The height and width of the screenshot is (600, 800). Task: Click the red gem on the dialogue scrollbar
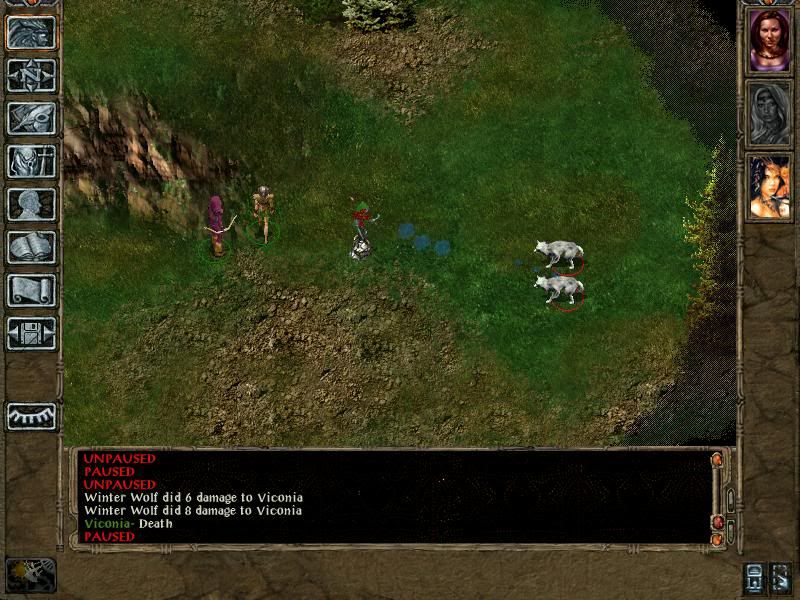pyautogui.click(x=716, y=522)
